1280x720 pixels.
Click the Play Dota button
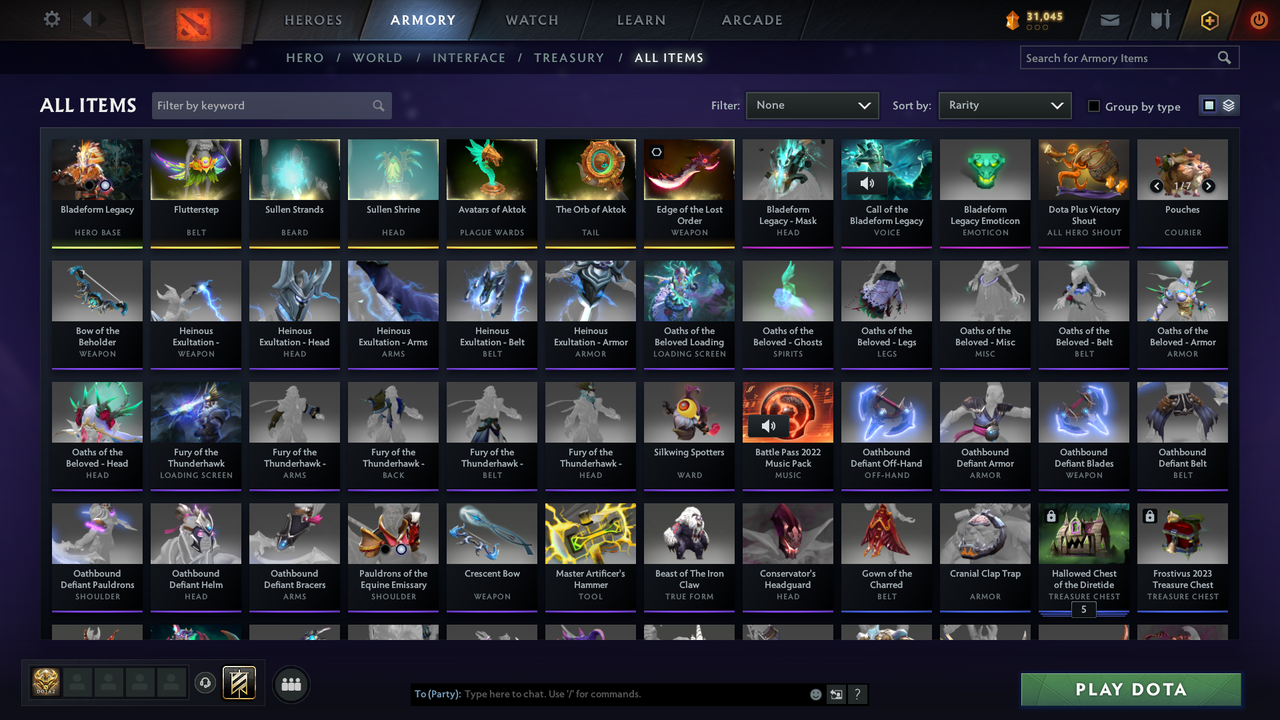(1130, 689)
